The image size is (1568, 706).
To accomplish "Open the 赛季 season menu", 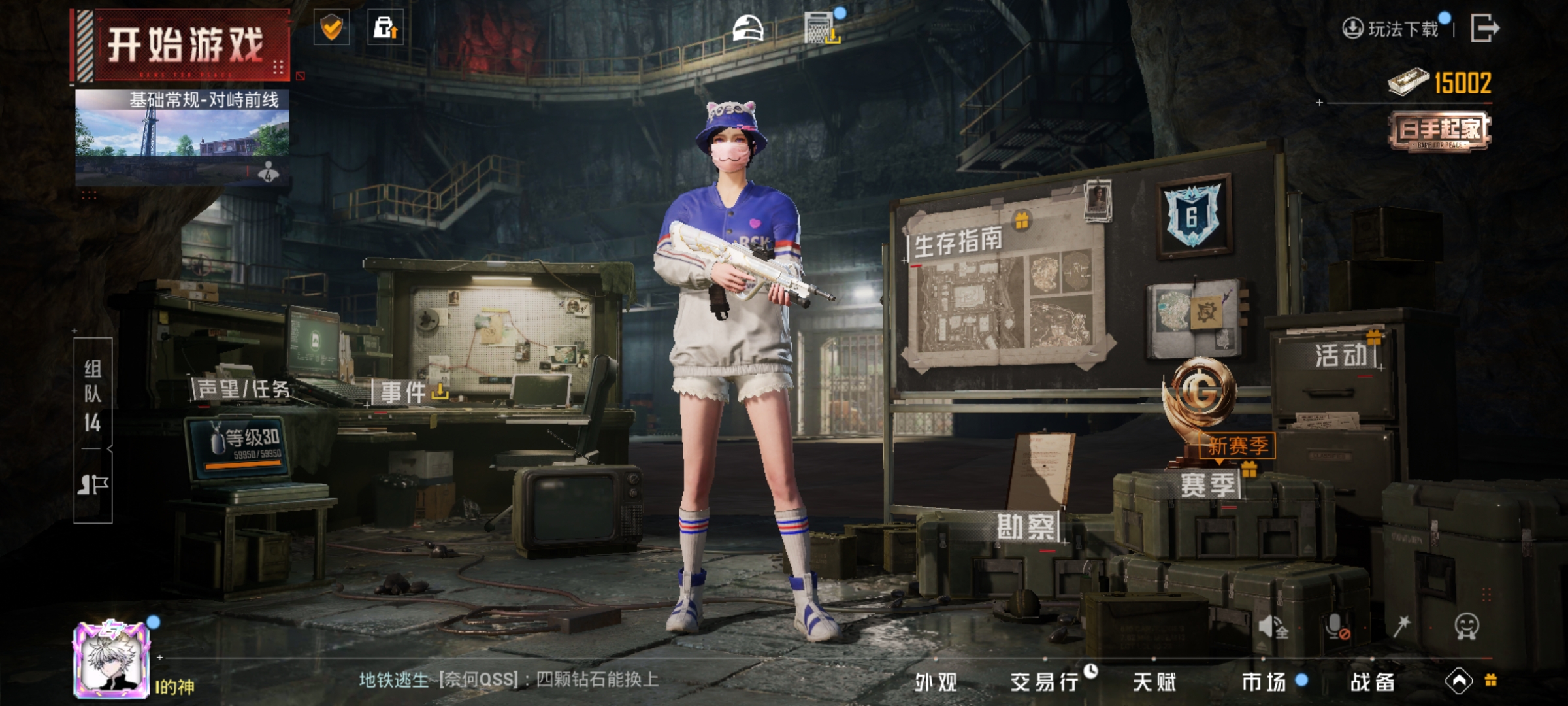I will tap(1207, 485).
